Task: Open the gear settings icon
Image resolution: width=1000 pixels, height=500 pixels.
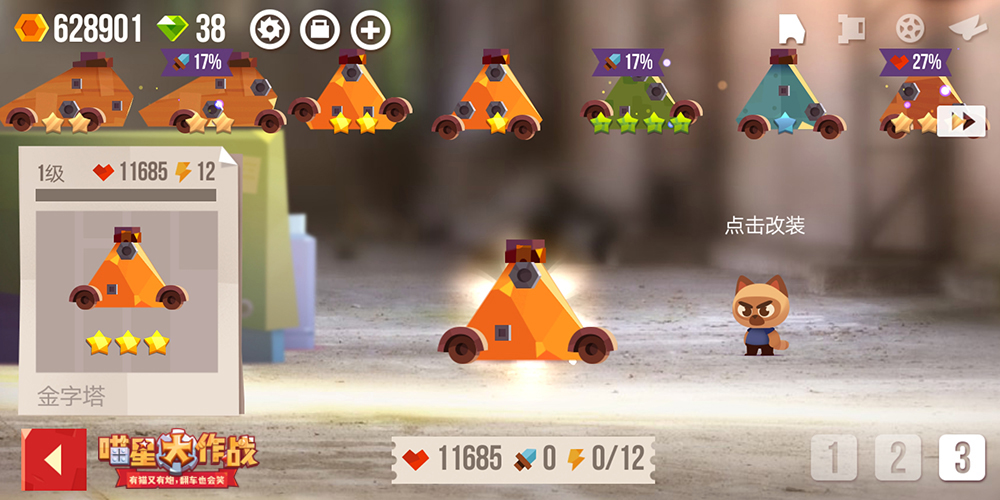Action: (x=269, y=30)
